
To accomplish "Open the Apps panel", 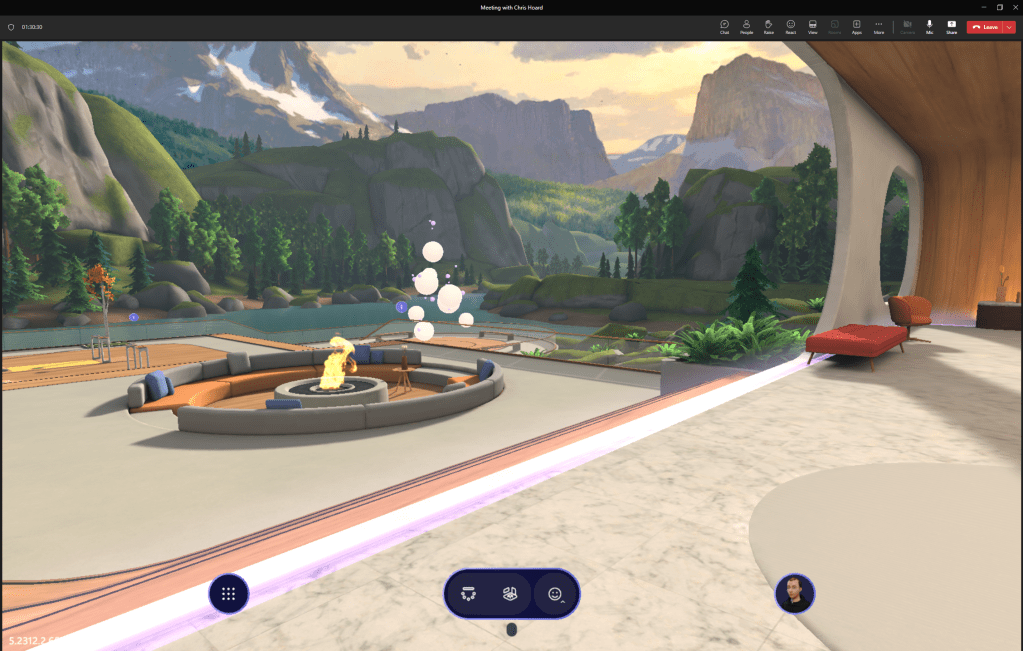I will [856, 26].
